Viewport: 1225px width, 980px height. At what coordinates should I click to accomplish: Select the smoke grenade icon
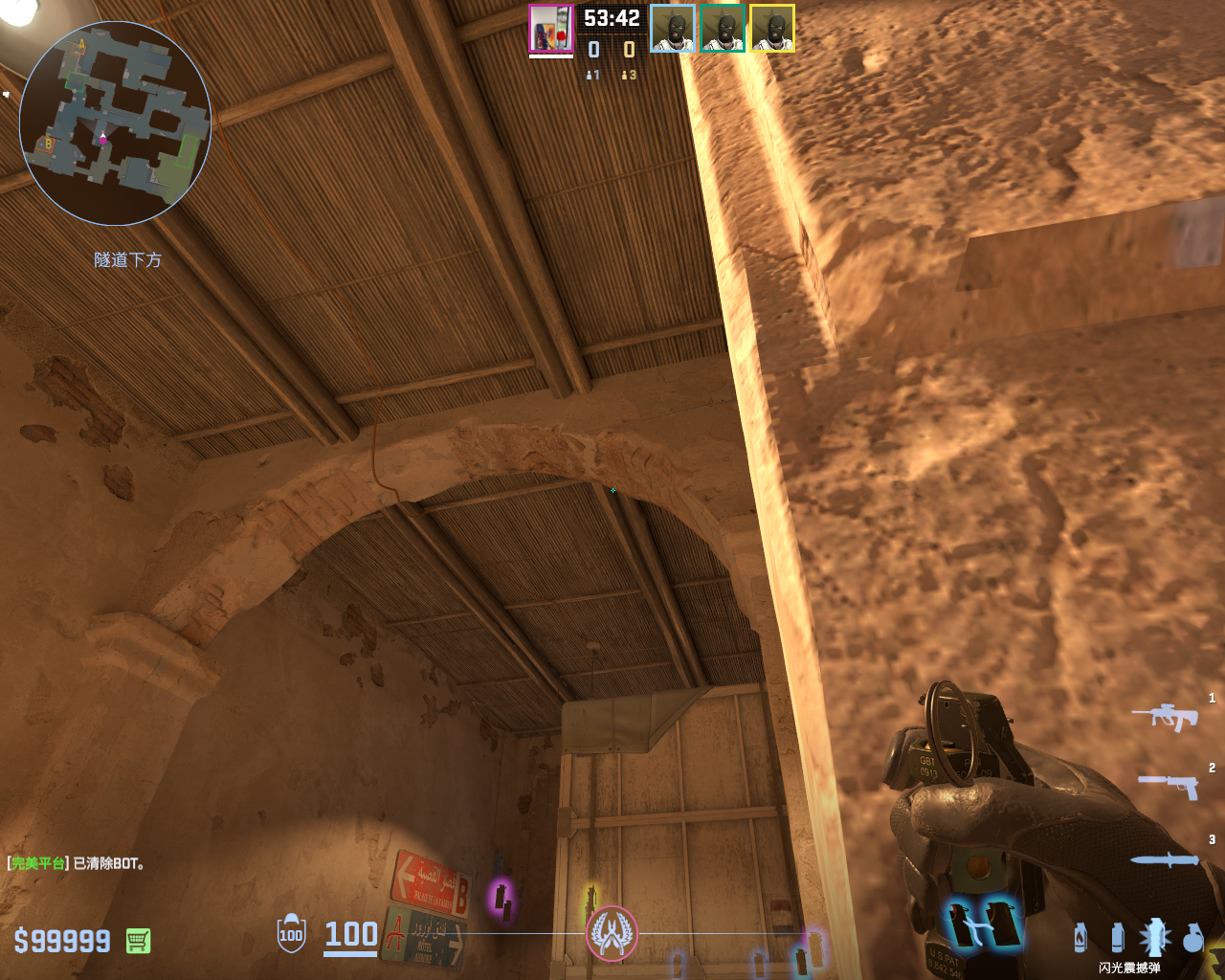tap(1117, 937)
